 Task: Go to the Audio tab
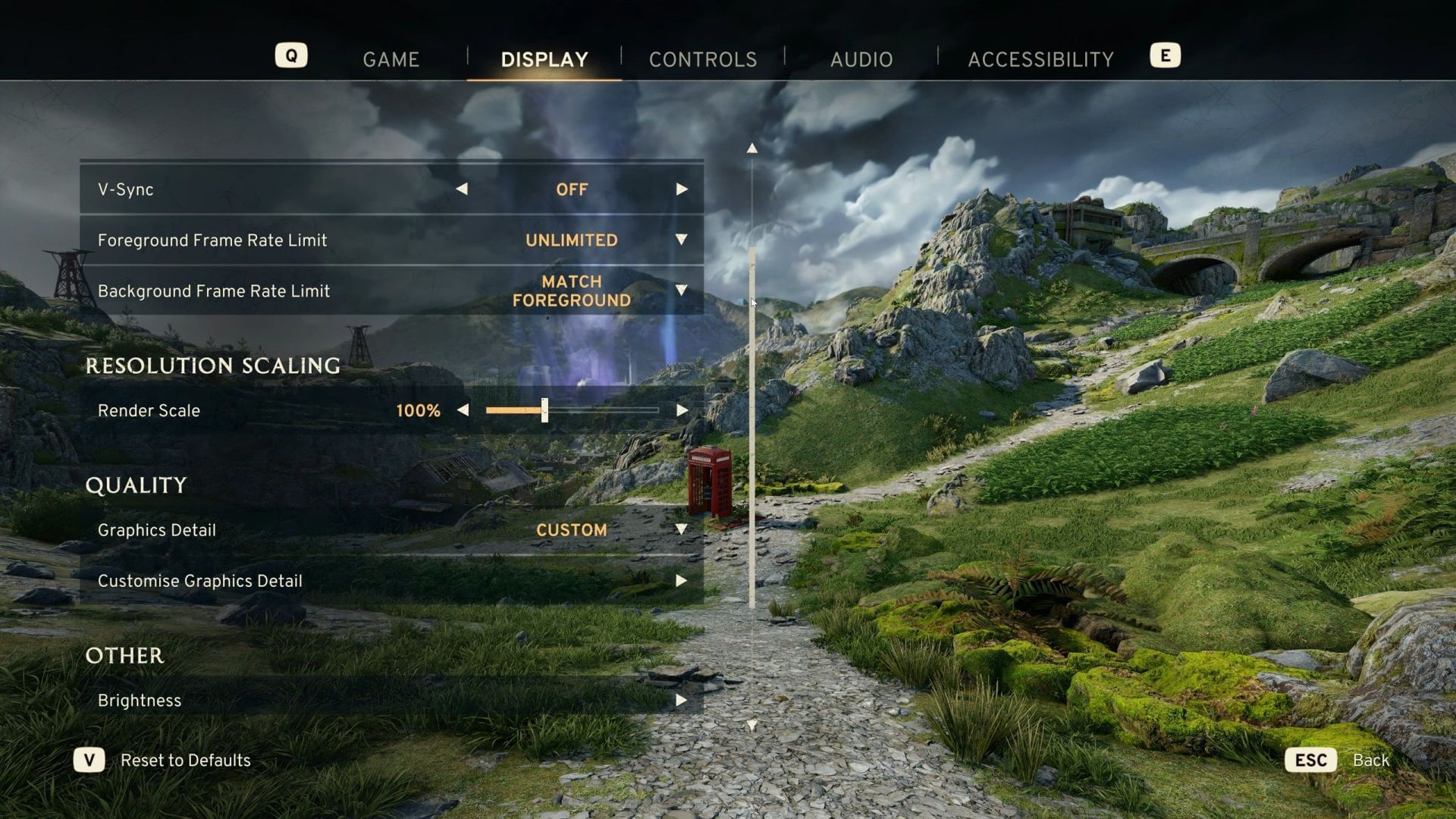[861, 59]
